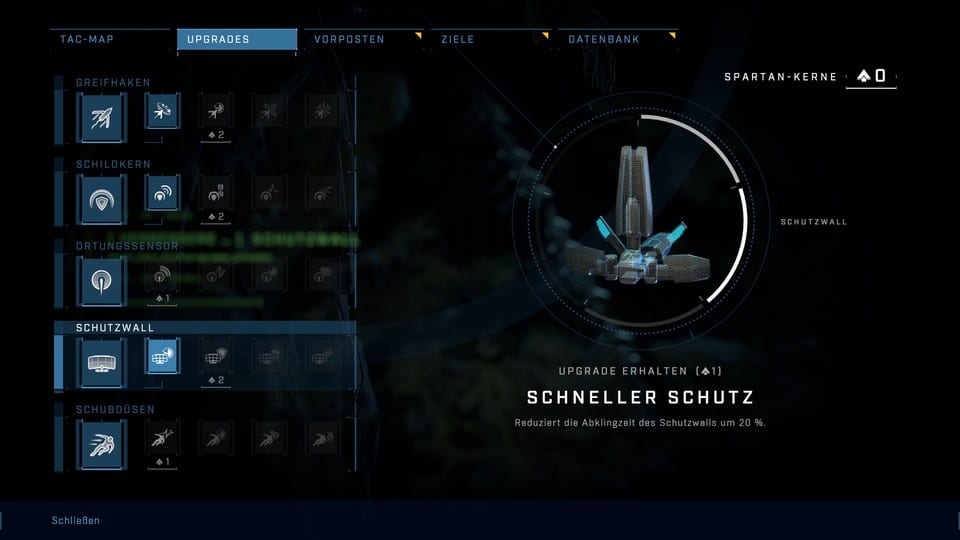The height and width of the screenshot is (540, 960).
Task: Select the Schutzwall main ability icon
Action: tap(104, 359)
